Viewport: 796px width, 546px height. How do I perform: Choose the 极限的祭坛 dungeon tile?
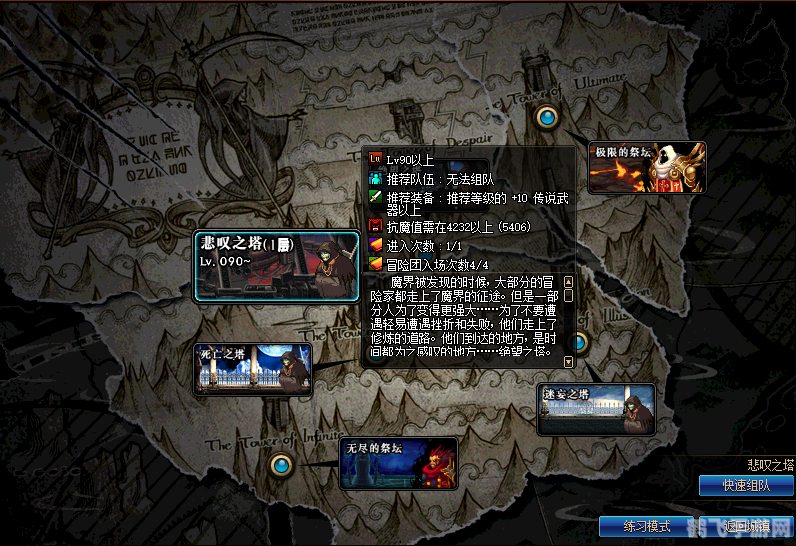pos(646,167)
